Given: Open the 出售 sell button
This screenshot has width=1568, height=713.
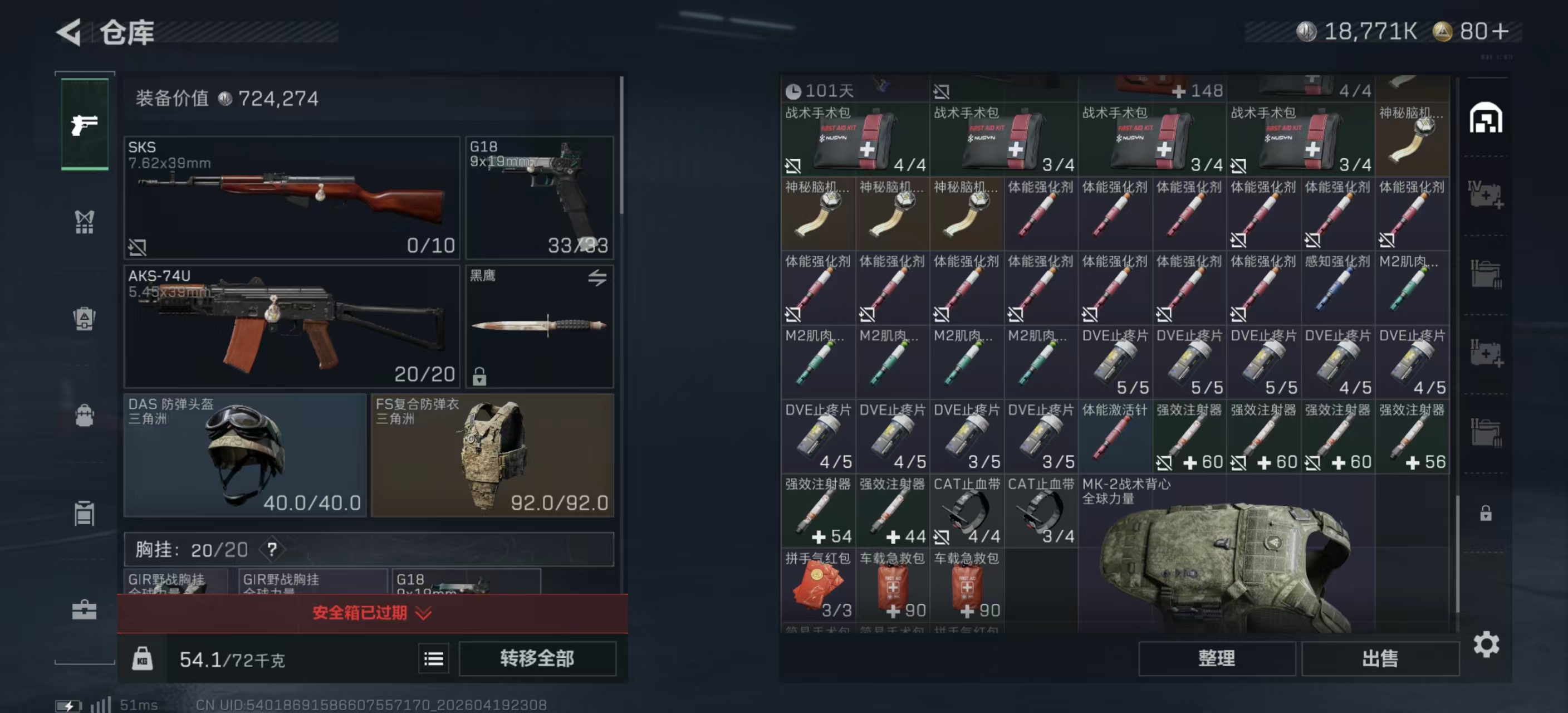Looking at the screenshot, I should pyautogui.click(x=1380, y=658).
